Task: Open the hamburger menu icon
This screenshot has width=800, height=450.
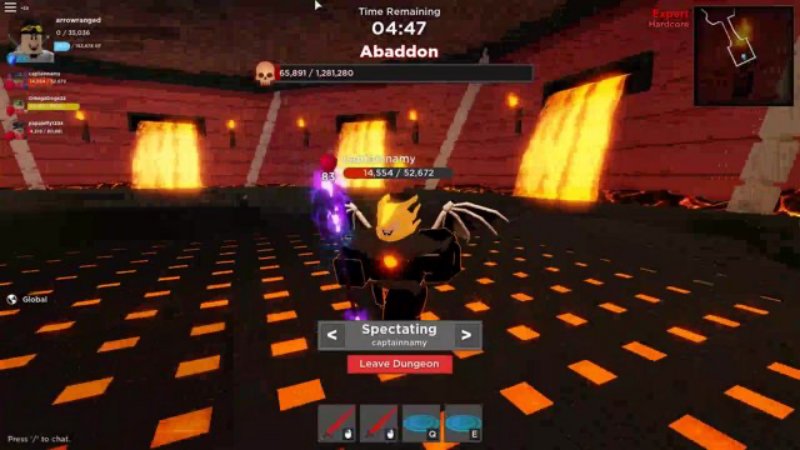Action: coord(10,7)
